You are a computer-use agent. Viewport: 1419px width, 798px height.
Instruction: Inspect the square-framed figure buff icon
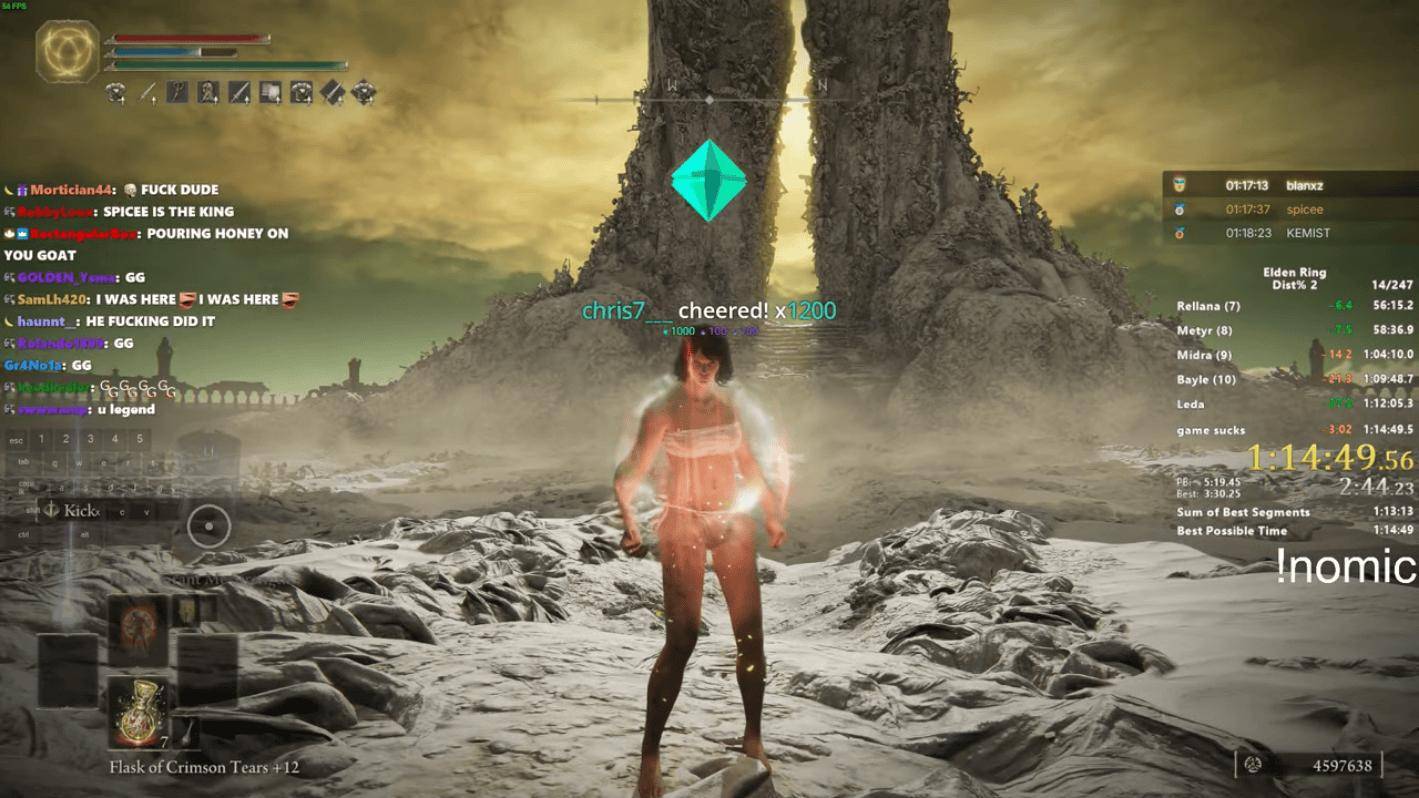coord(208,93)
